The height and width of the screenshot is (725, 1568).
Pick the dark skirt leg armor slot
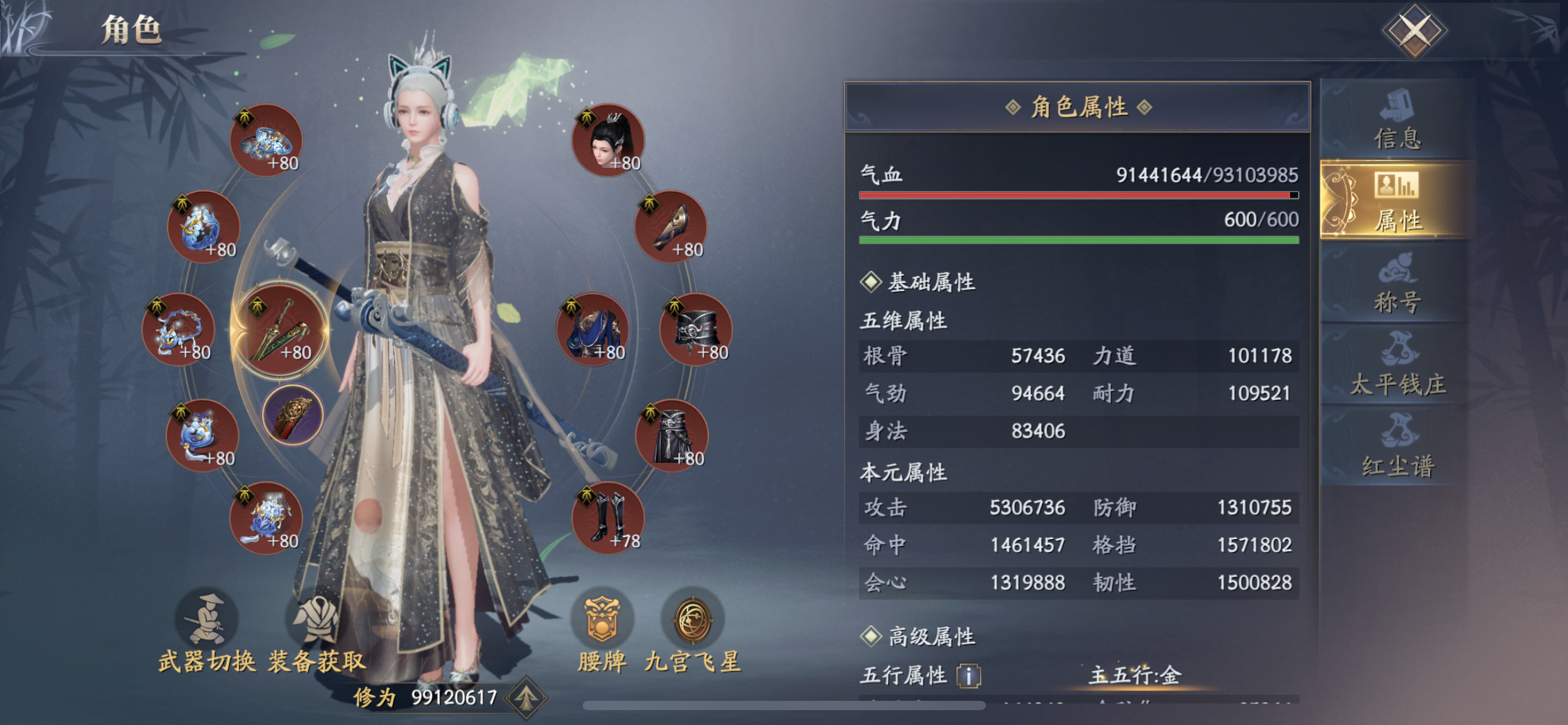[x=671, y=435]
